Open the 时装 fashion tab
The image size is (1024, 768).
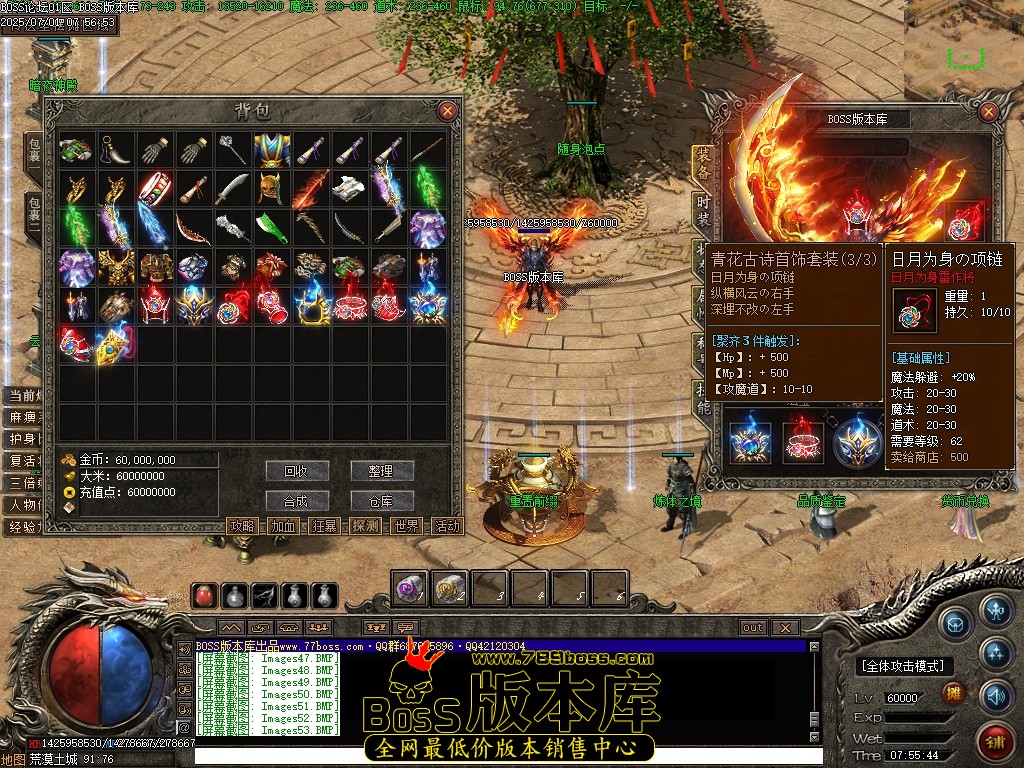[x=704, y=206]
